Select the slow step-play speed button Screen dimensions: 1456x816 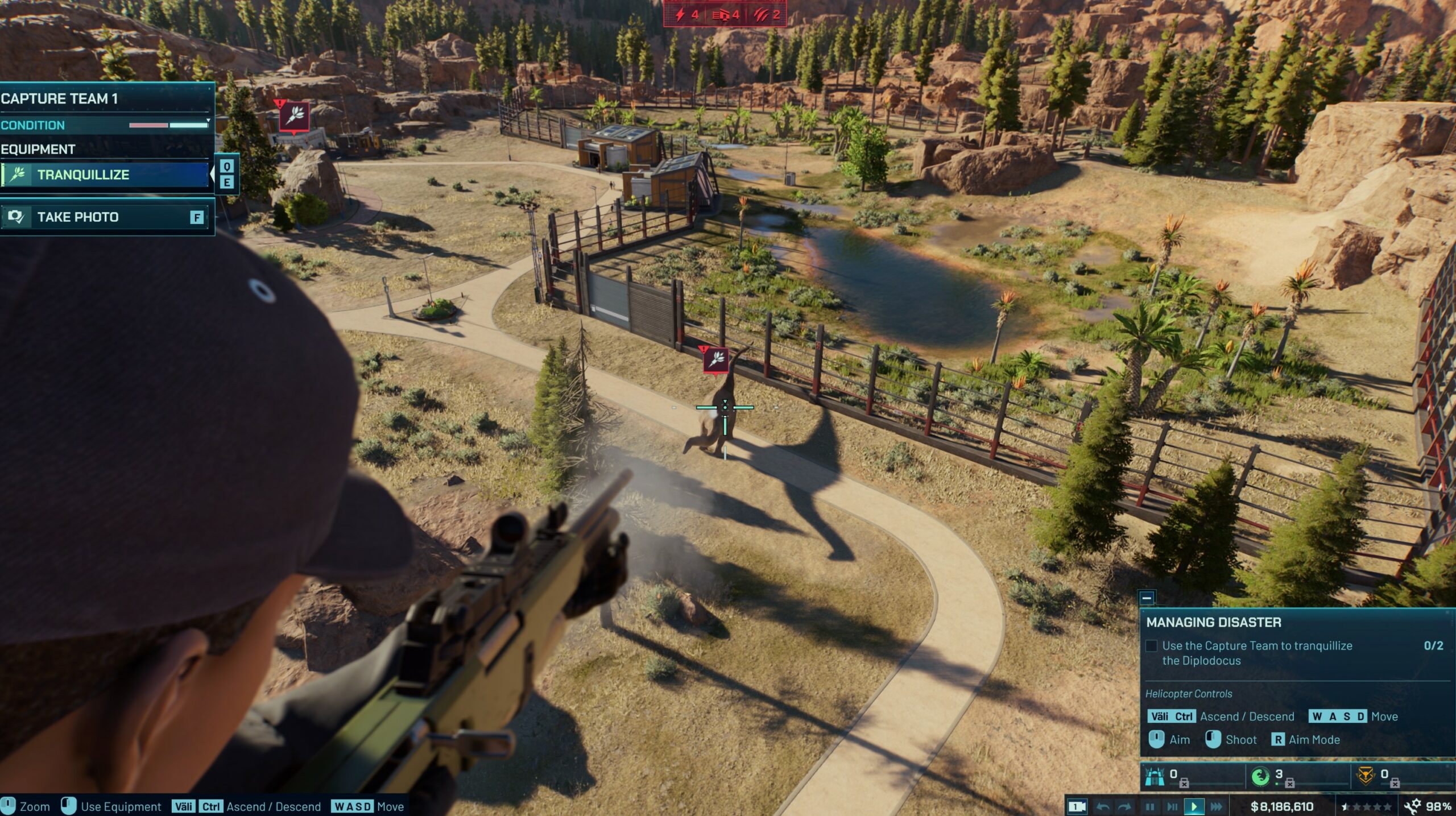[1172, 806]
